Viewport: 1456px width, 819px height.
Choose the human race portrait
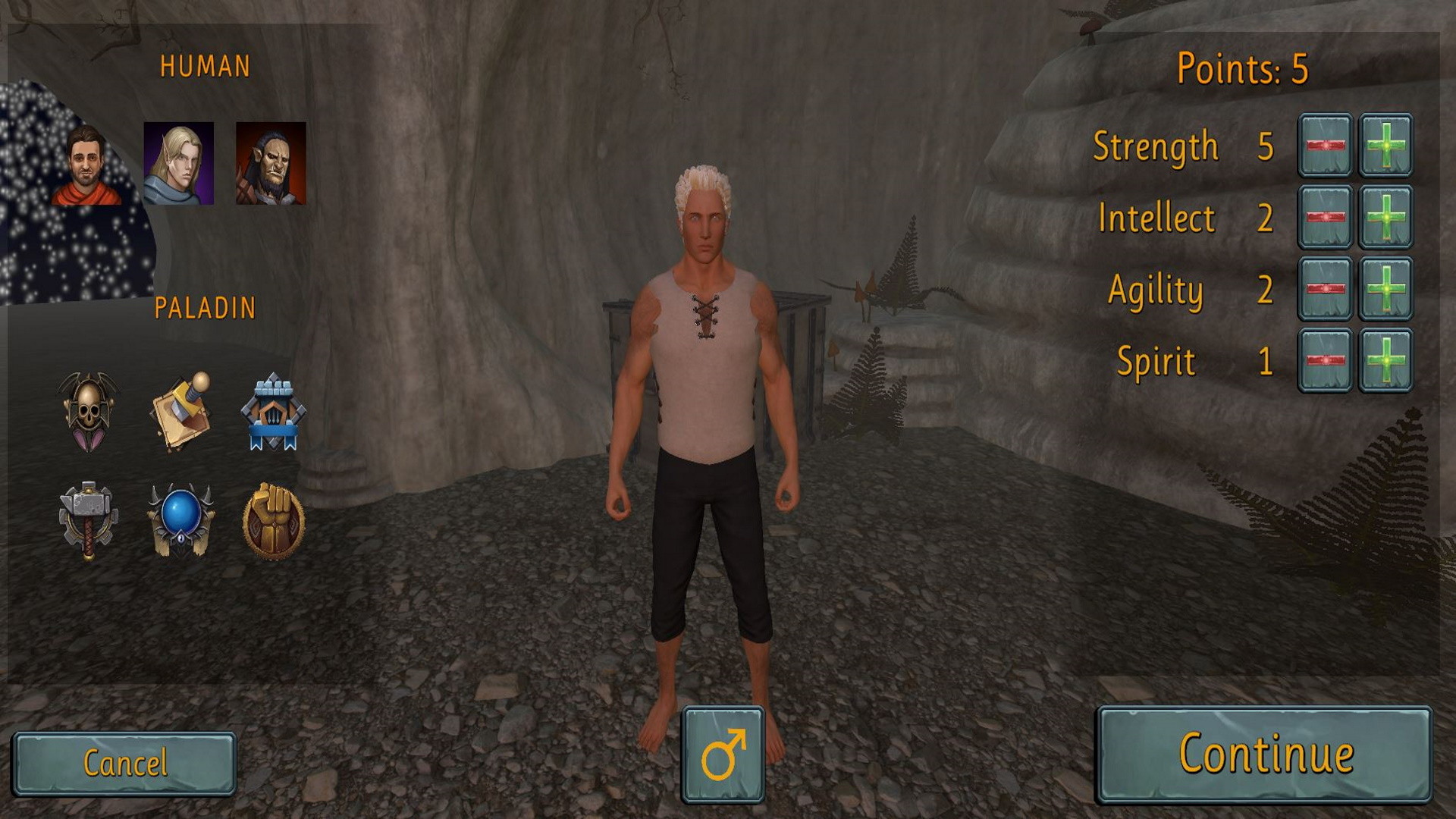pos(86,164)
